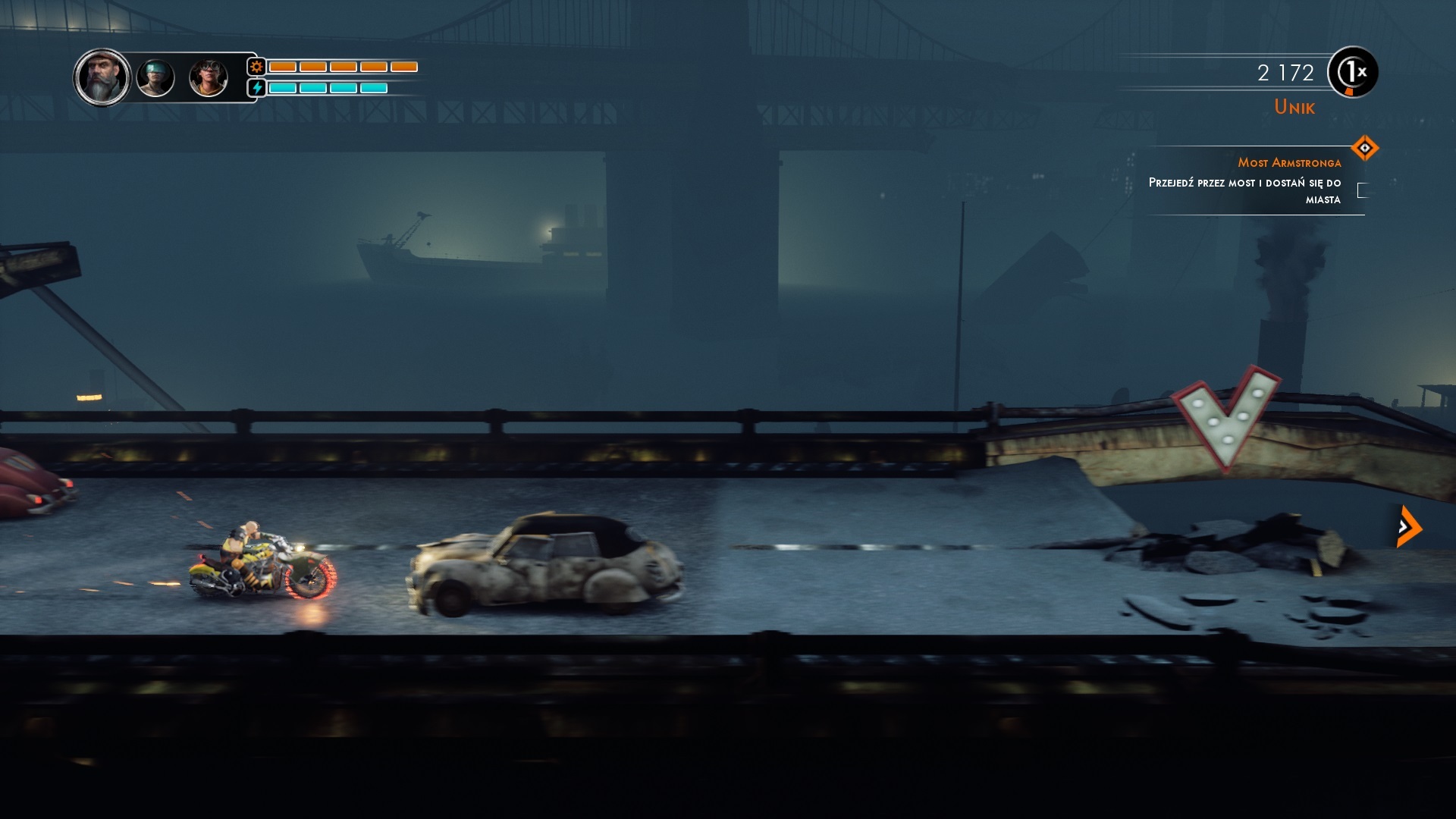Click the gear icon next to the health bar
Viewport: 1456px width, 819px height.
pyautogui.click(x=257, y=68)
